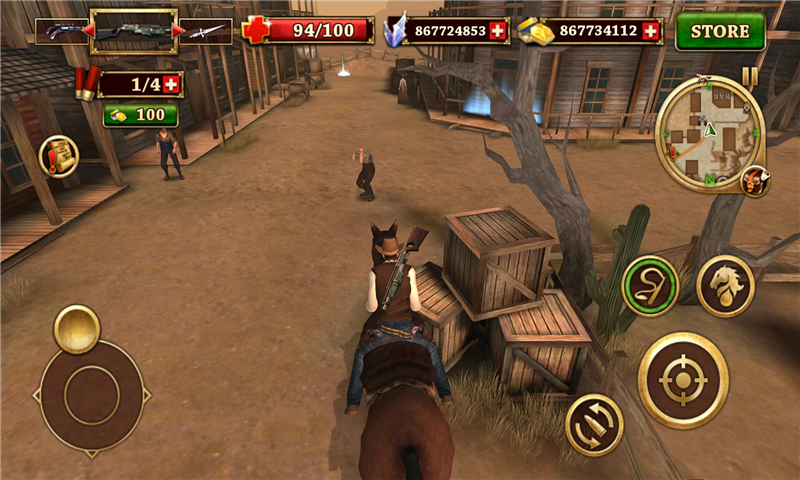Open the circular town minimap
Viewport: 800px width, 480px height.
(709, 132)
